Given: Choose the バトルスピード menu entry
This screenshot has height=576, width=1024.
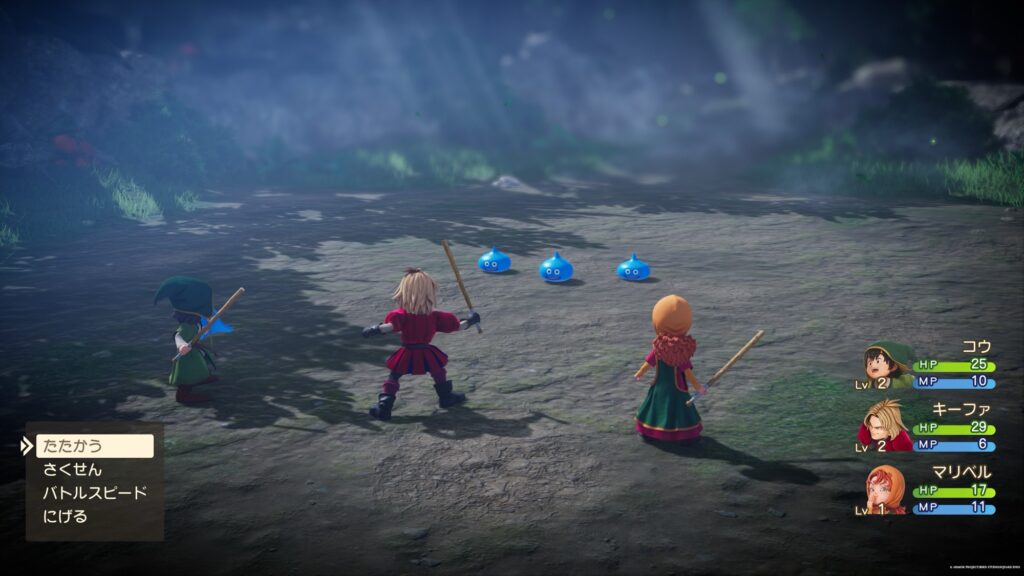Looking at the screenshot, I should (x=94, y=493).
